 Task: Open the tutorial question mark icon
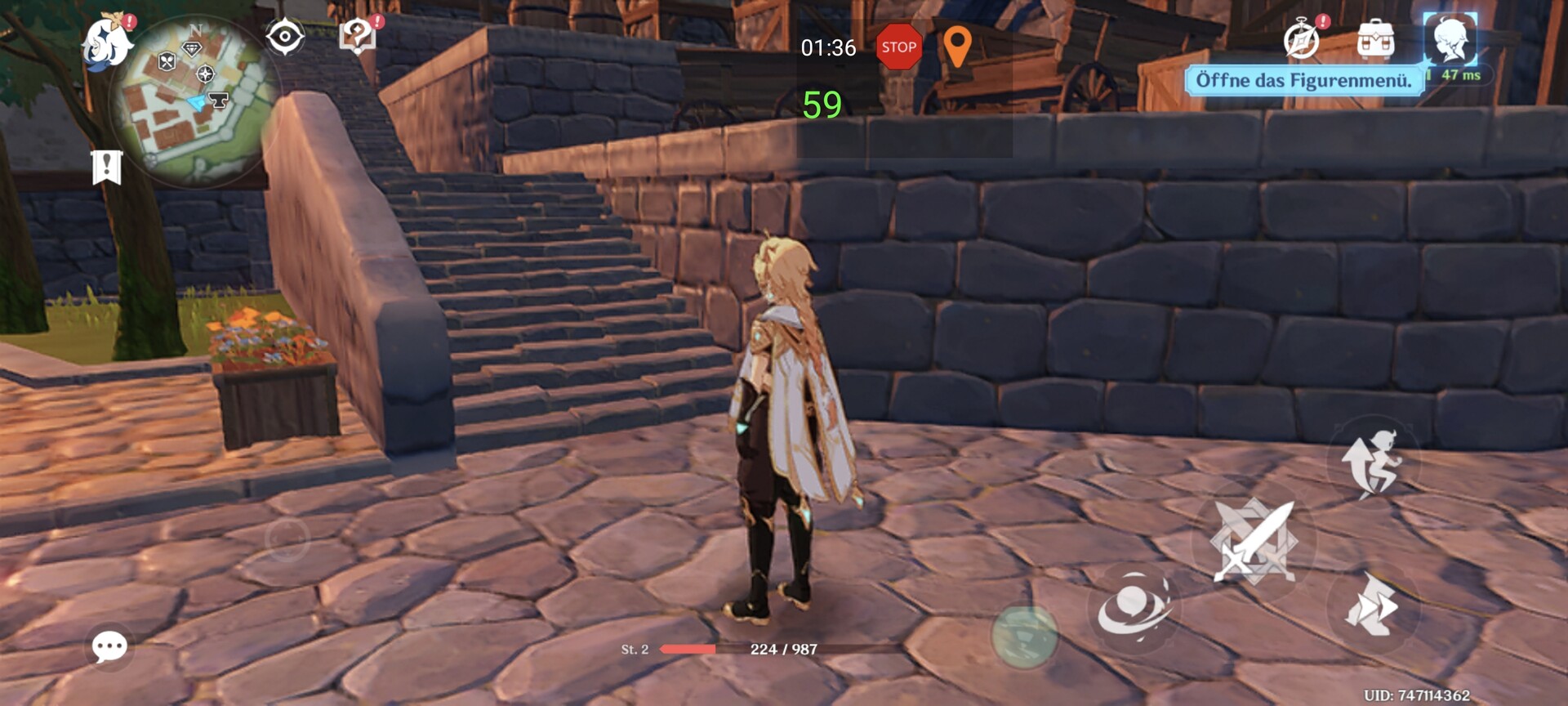pyautogui.click(x=357, y=37)
